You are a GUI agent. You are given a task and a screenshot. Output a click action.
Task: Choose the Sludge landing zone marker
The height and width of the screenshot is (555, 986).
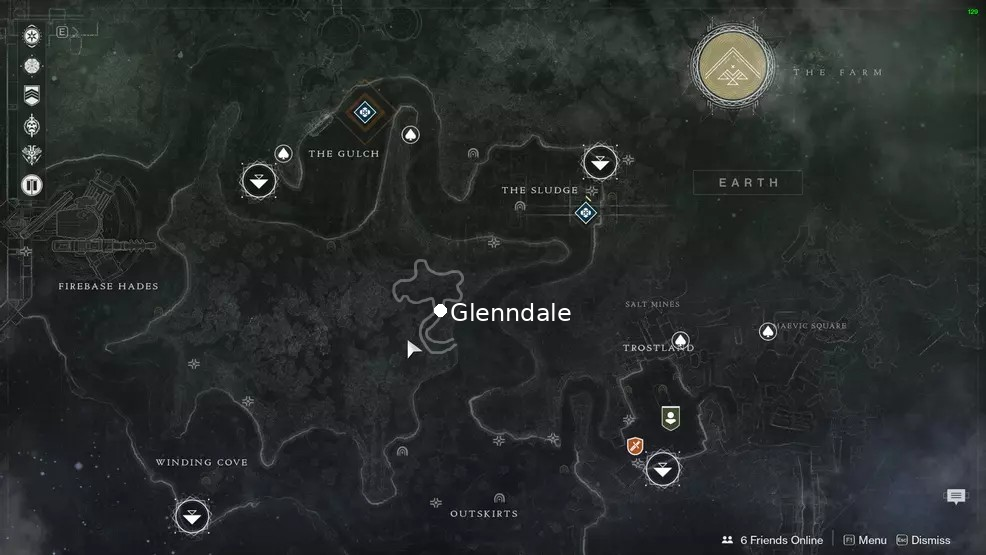(x=600, y=161)
